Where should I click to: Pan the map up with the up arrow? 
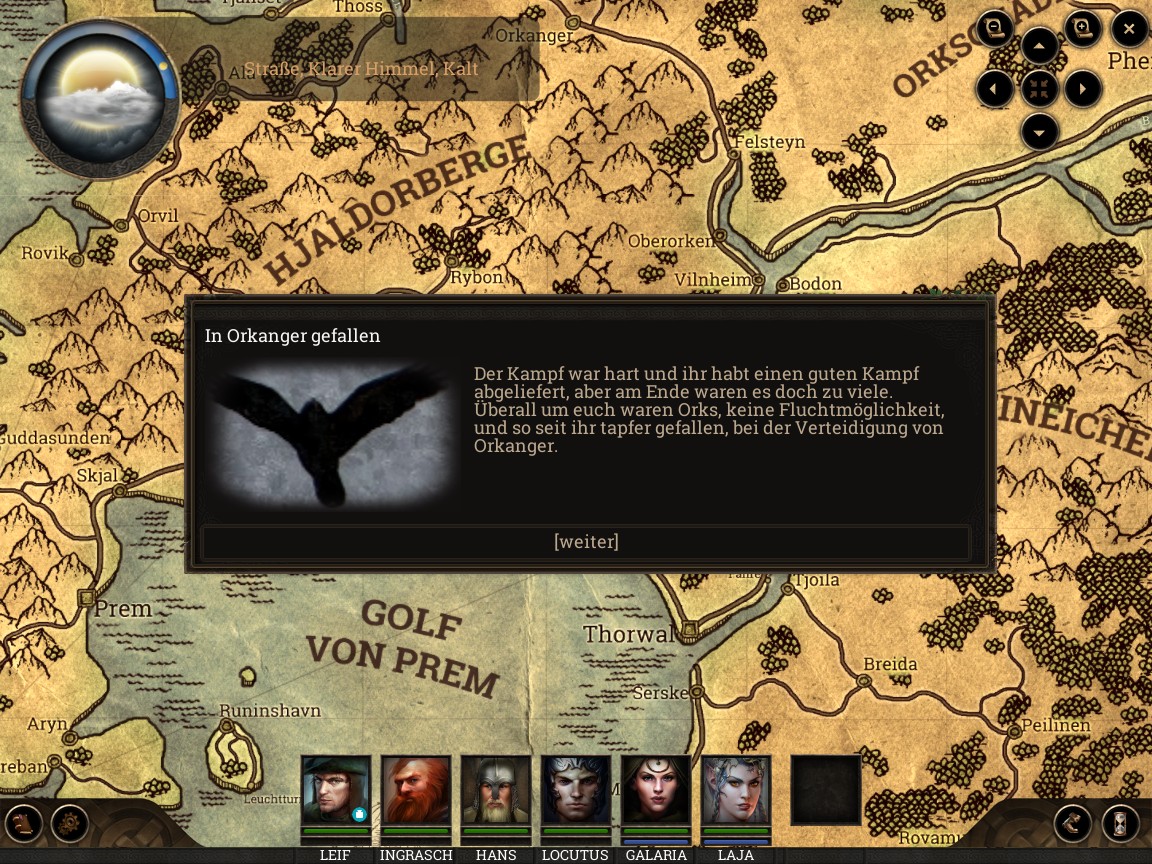click(1039, 46)
